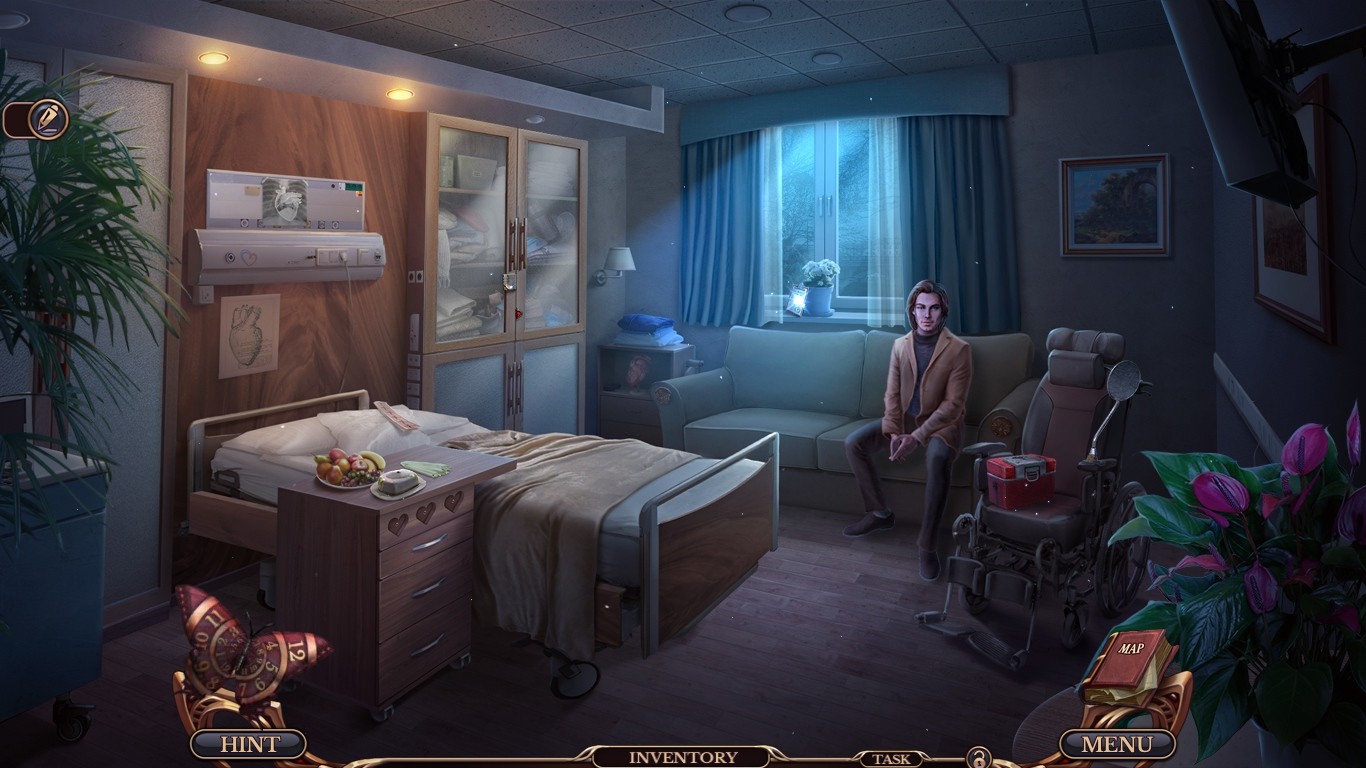The height and width of the screenshot is (768, 1366).
Task: Open the INVENTORY bar
Action: click(x=683, y=757)
